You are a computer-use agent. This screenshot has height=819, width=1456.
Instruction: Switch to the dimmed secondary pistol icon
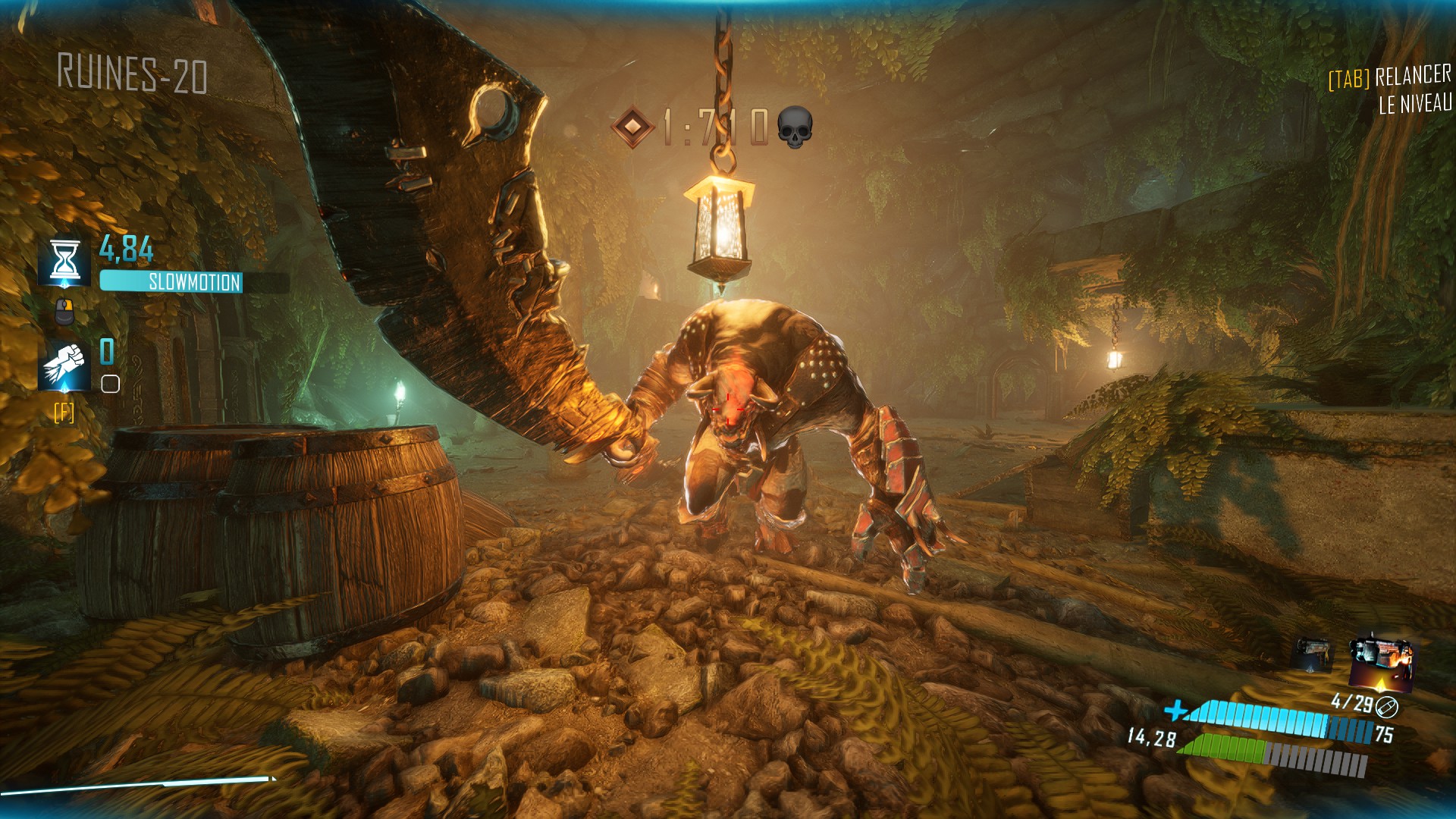(x=1311, y=654)
